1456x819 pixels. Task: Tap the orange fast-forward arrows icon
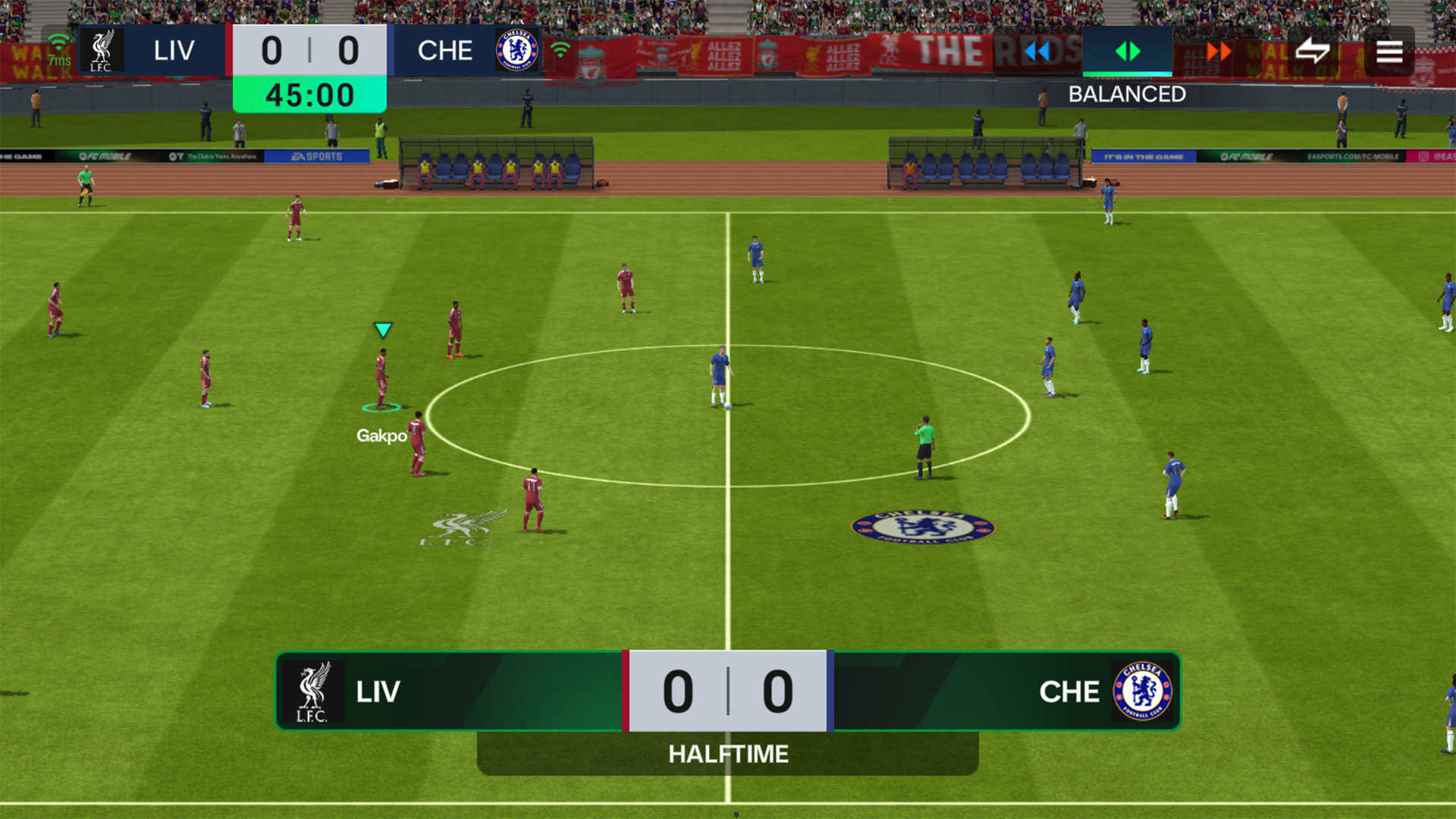click(1218, 51)
